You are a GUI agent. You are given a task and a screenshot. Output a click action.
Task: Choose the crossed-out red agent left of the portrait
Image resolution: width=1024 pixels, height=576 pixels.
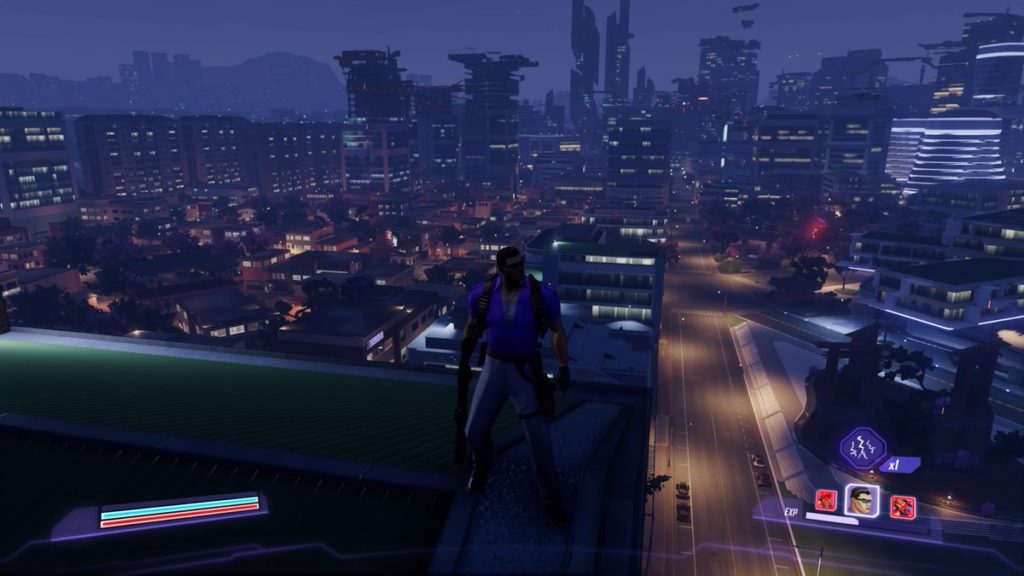click(826, 500)
